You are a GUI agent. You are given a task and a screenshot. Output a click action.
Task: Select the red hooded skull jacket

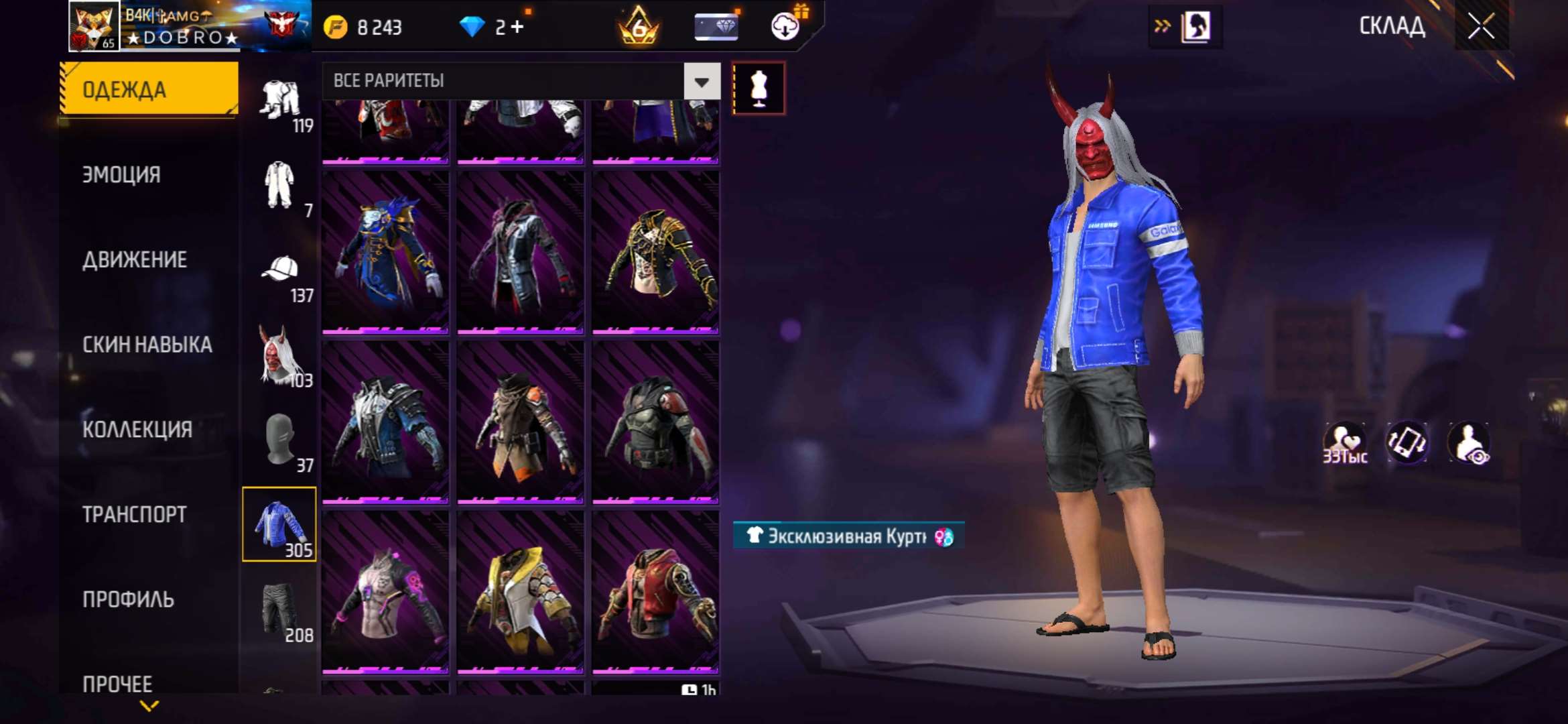[655, 592]
